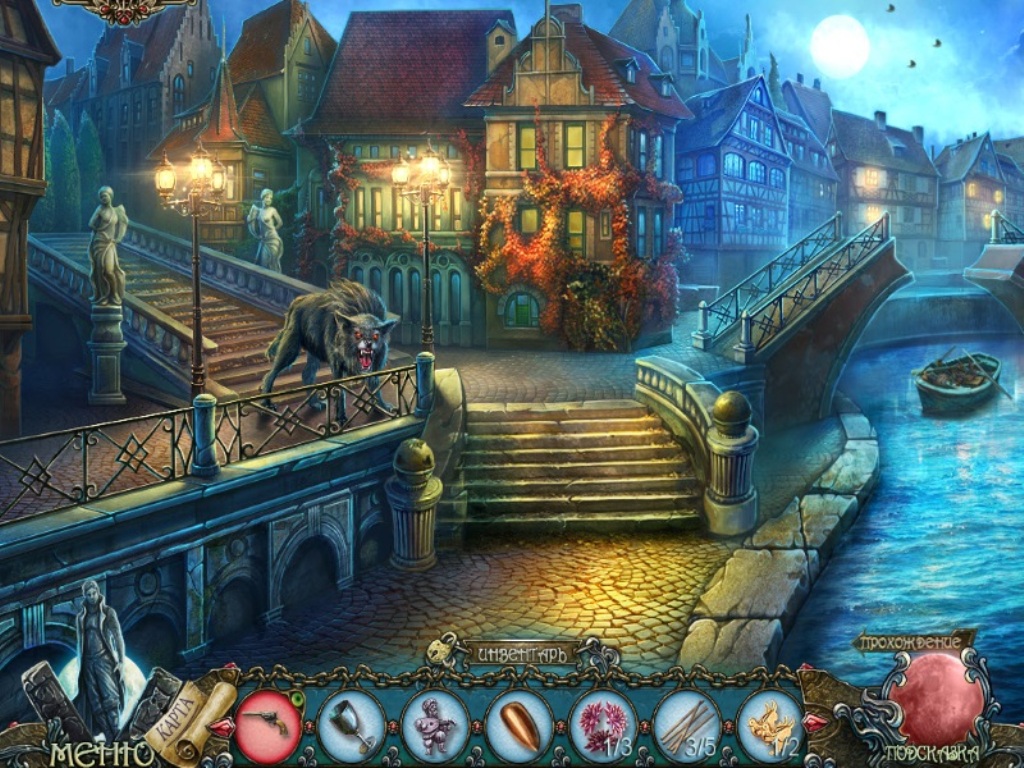Select the small figurine inventory item
The height and width of the screenshot is (768, 1024).
pyautogui.click(x=435, y=724)
